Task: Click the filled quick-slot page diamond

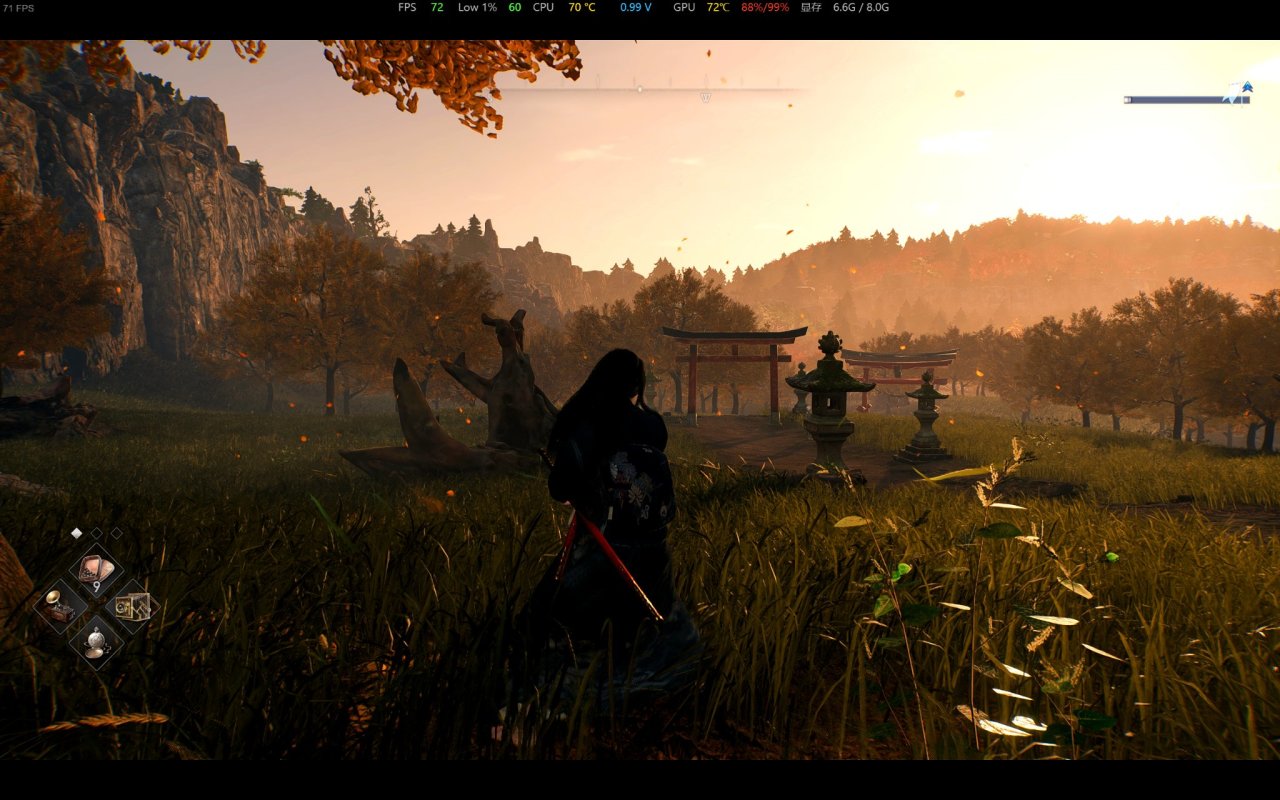Action: tap(76, 533)
